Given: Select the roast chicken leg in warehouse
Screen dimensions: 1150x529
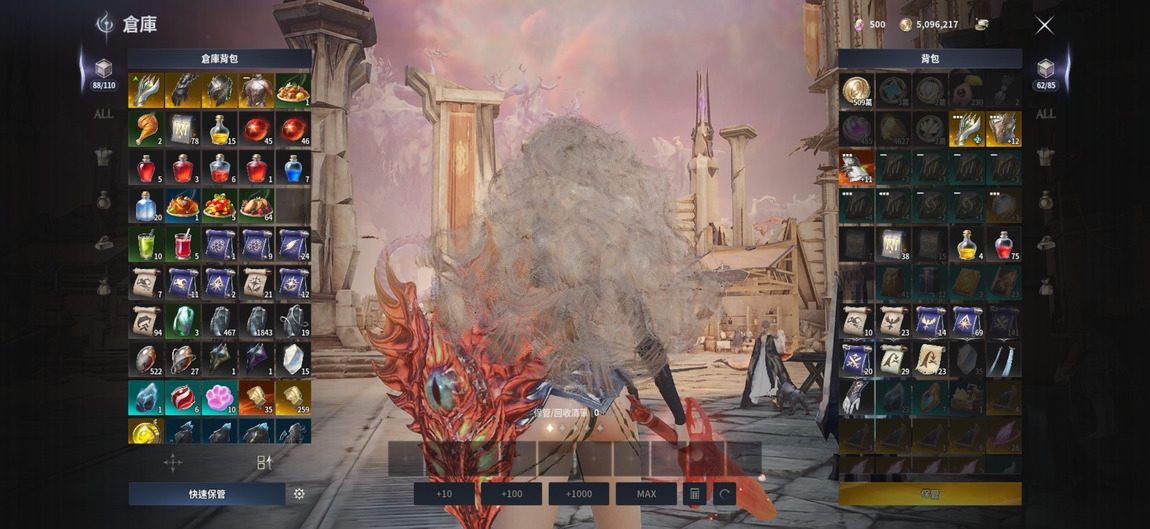Looking at the screenshot, I should [x=146, y=129].
